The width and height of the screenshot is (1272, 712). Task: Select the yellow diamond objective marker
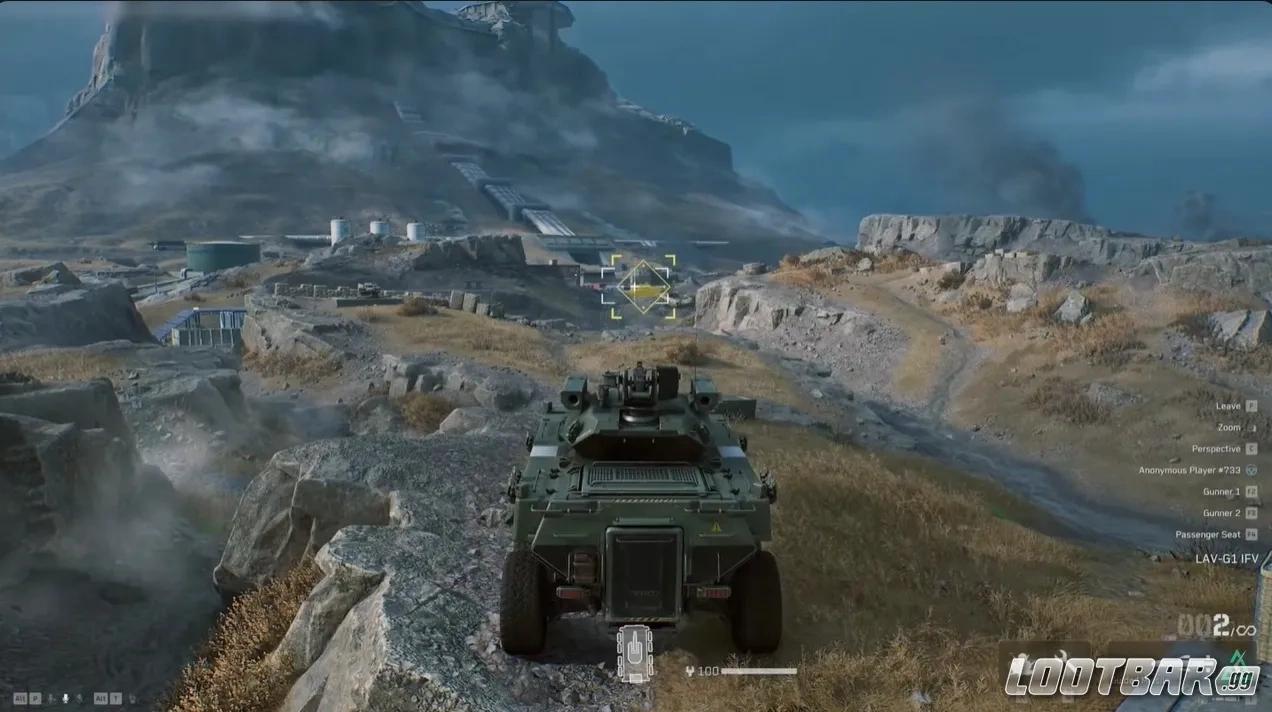639,288
